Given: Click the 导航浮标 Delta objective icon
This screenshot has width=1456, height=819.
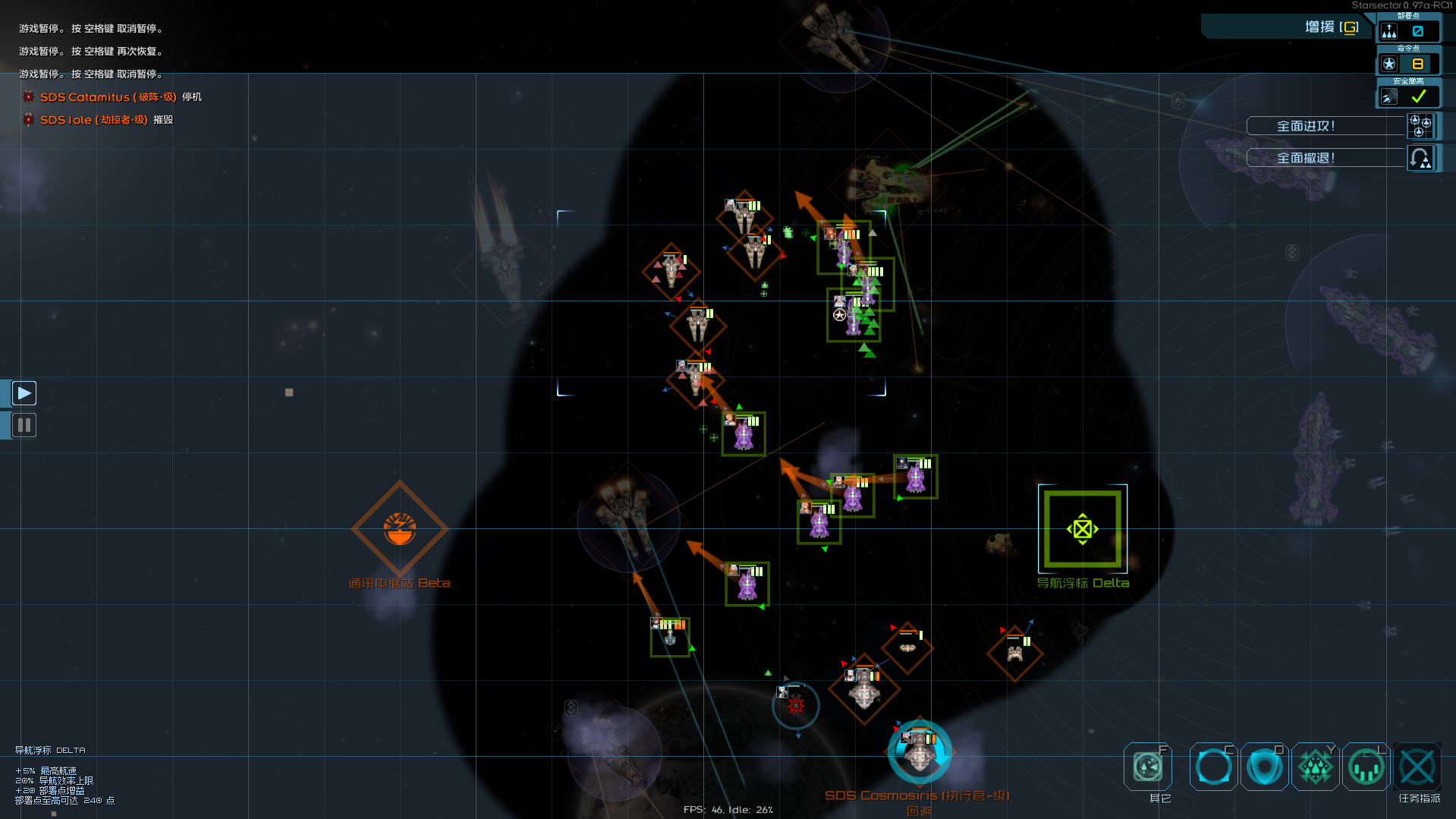Looking at the screenshot, I should 1083,529.
